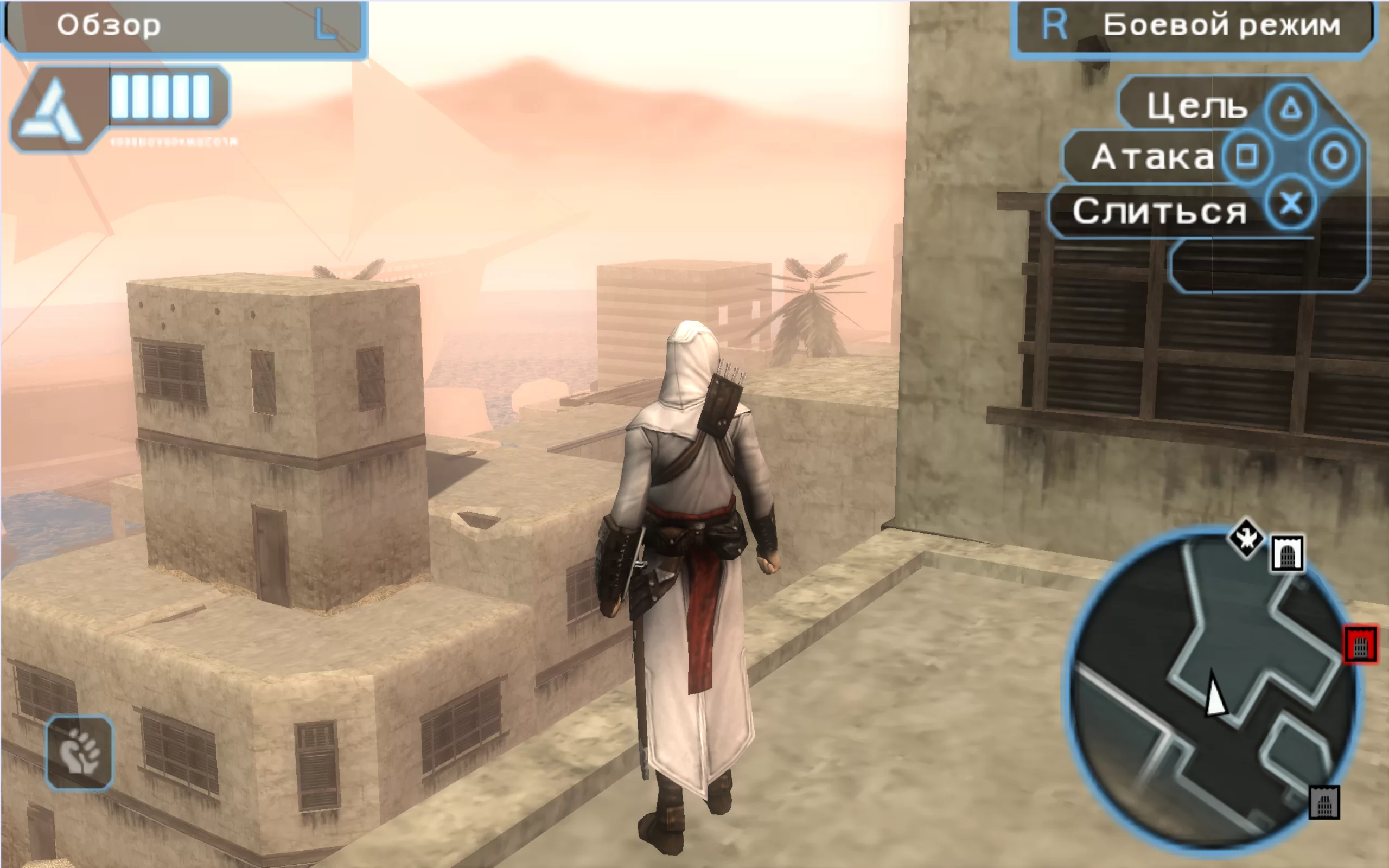Open the fist weapon selector icon
The width and height of the screenshot is (1389, 868).
(x=79, y=752)
